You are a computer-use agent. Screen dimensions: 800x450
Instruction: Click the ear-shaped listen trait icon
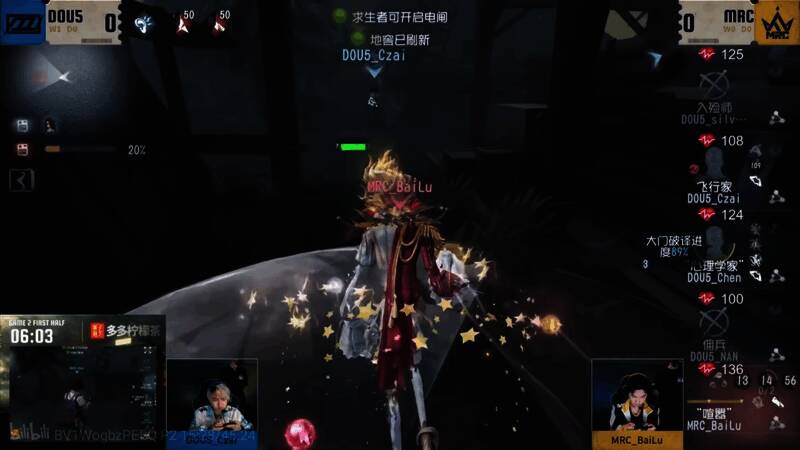(x=141, y=21)
